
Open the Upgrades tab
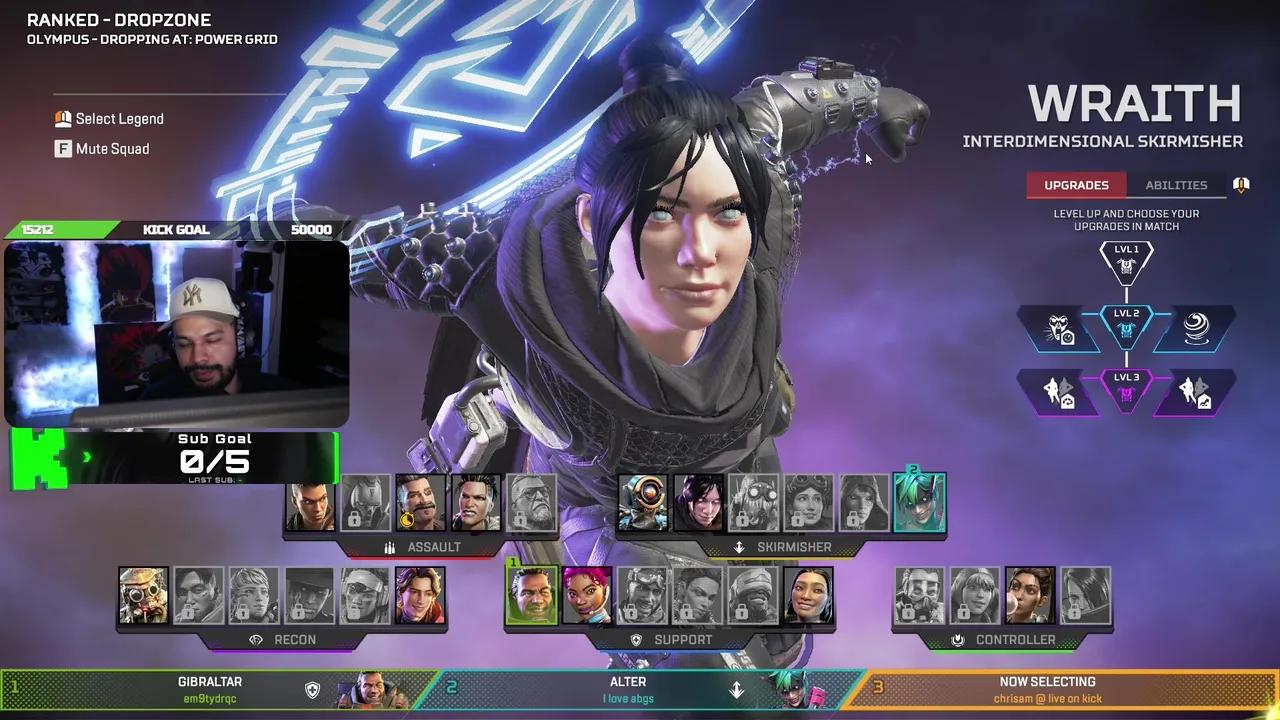click(x=1076, y=185)
